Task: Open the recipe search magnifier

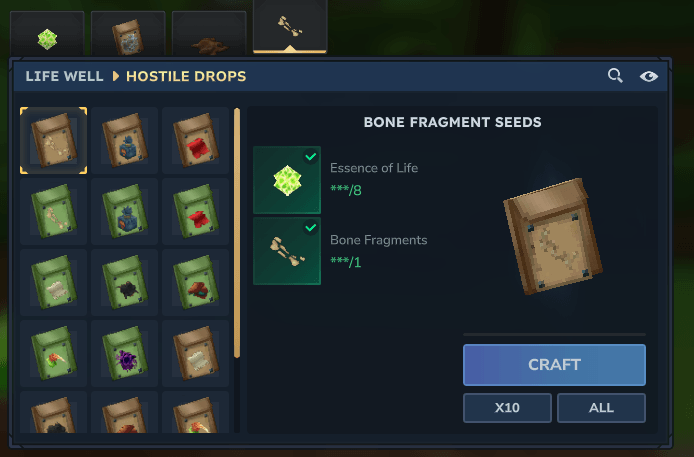Action: [x=616, y=76]
